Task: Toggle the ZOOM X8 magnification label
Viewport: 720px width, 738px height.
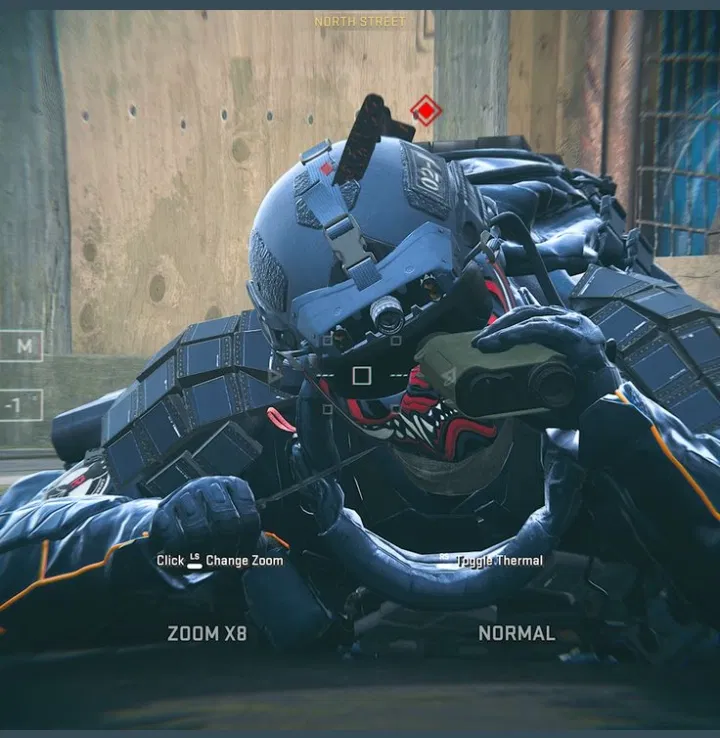Action: [207, 633]
